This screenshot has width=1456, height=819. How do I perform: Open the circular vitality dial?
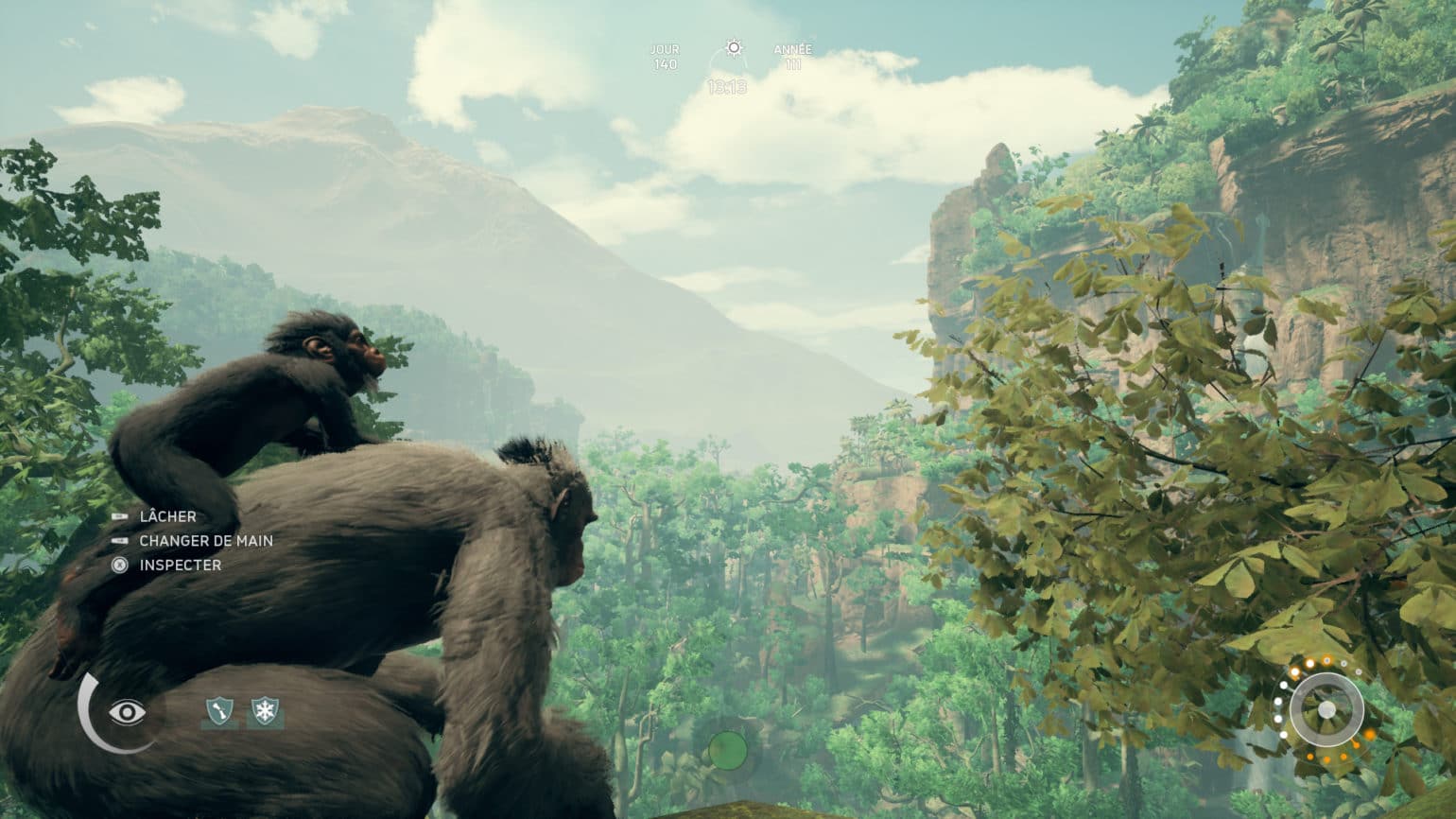[1326, 709]
